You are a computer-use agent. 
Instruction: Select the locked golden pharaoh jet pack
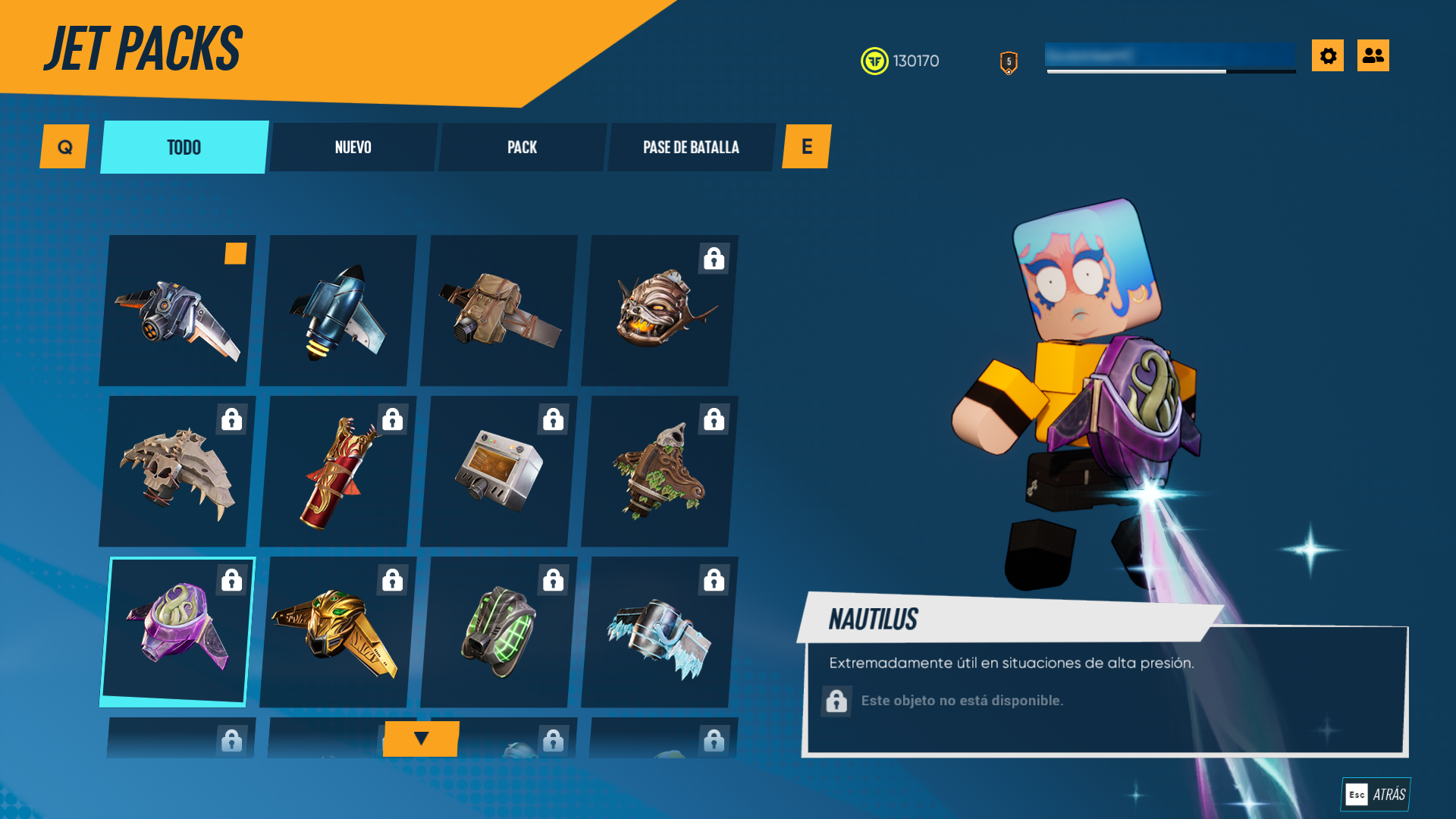(338, 632)
